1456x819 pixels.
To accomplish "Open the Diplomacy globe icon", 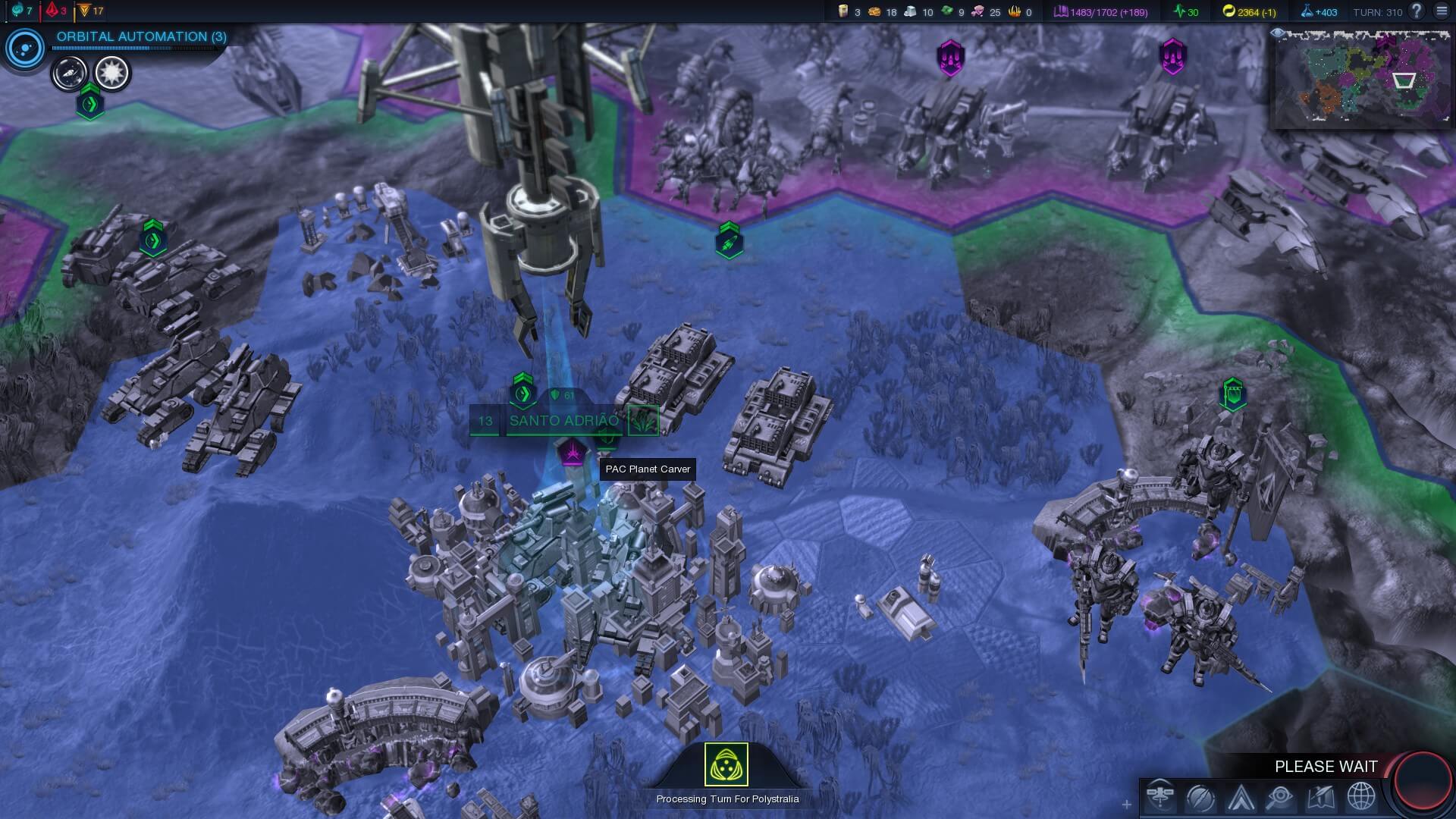I will 1360,797.
